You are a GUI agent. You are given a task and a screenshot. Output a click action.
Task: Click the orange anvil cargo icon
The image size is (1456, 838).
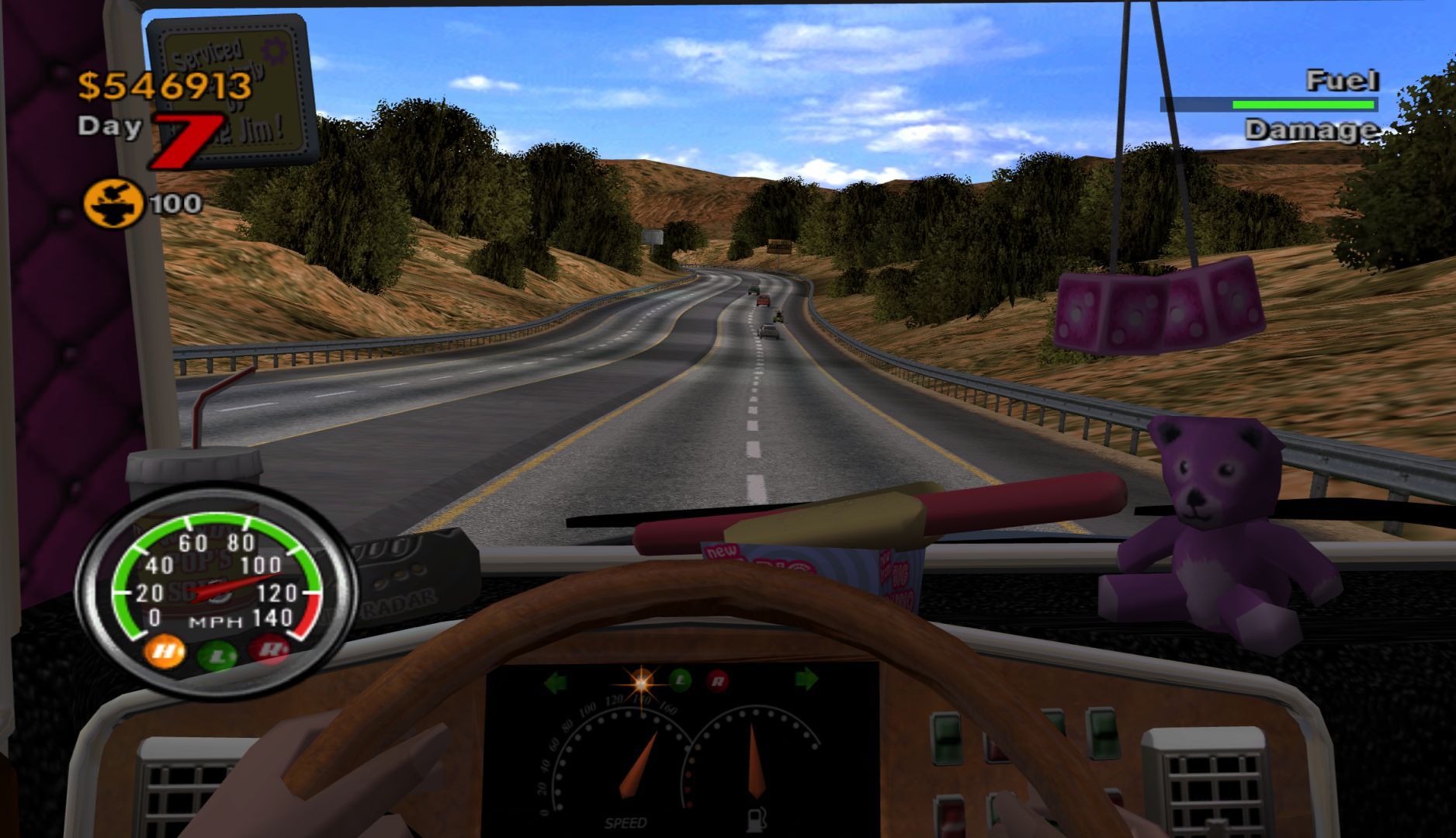[x=113, y=203]
